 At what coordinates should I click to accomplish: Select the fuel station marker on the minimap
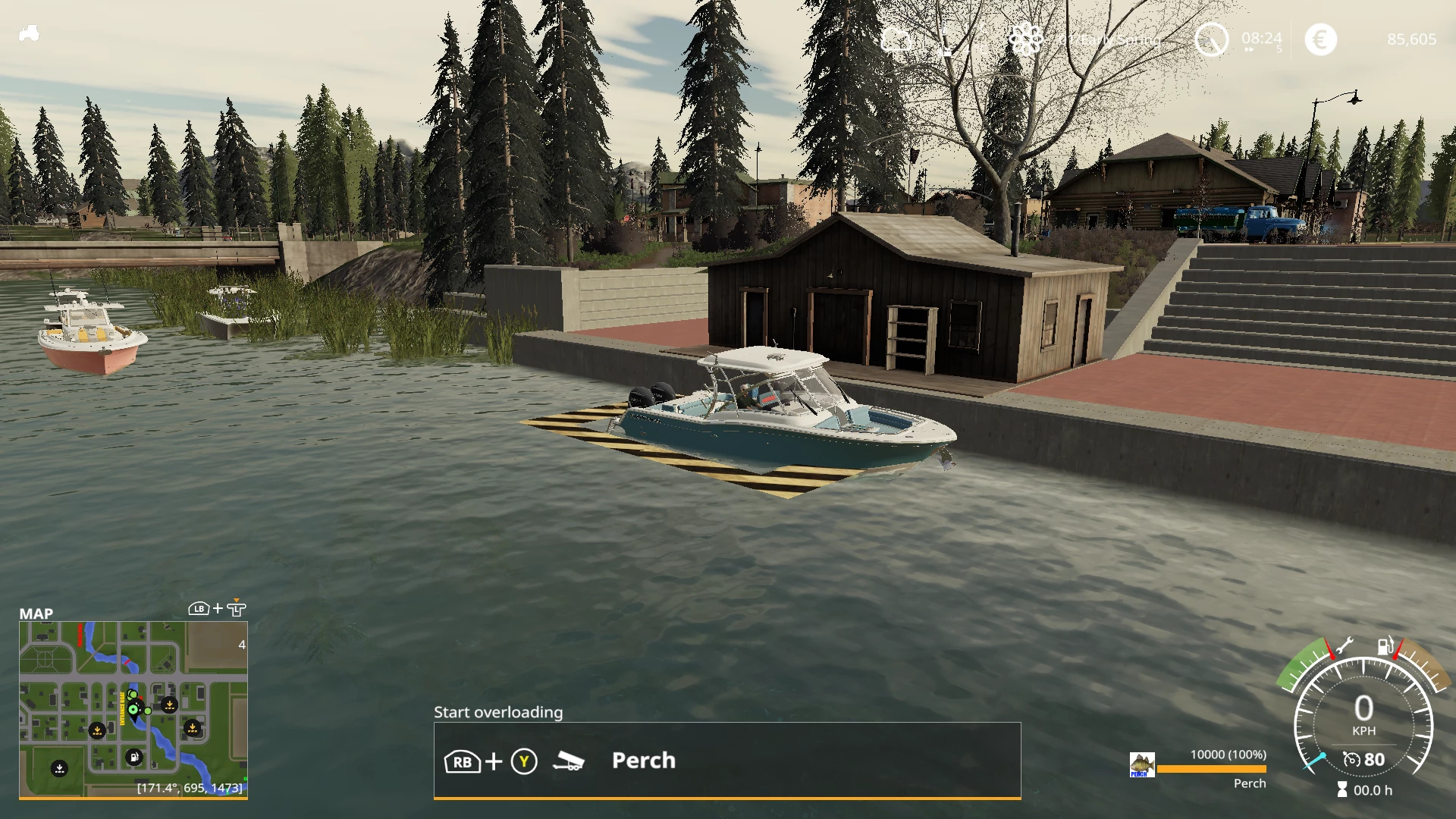[133, 757]
